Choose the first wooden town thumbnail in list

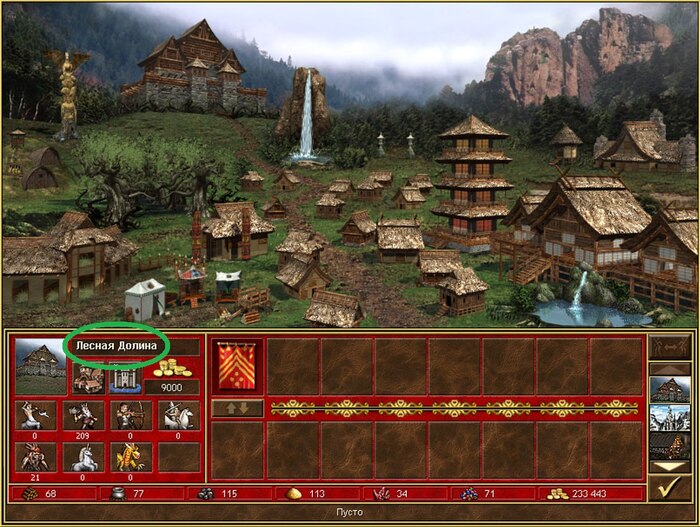pos(668,388)
